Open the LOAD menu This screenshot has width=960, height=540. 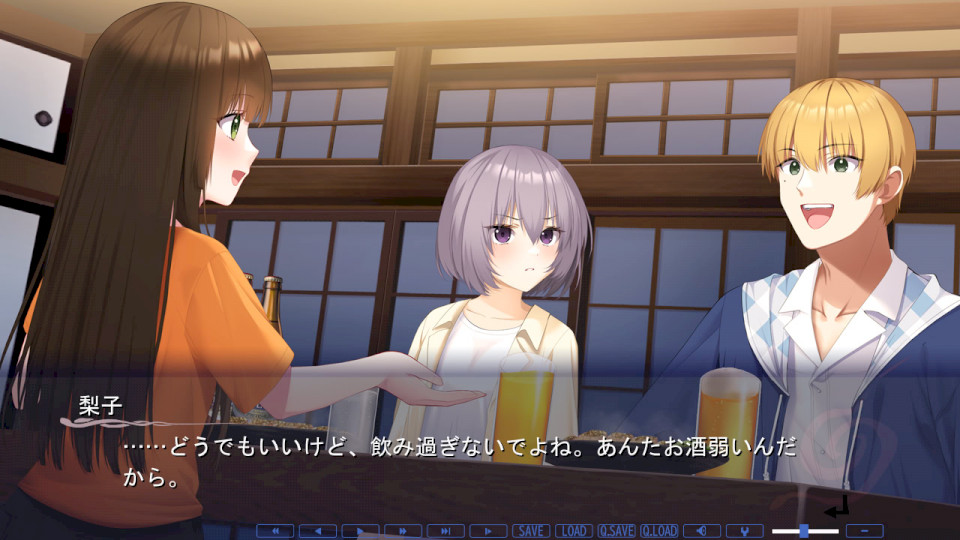(x=574, y=531)
